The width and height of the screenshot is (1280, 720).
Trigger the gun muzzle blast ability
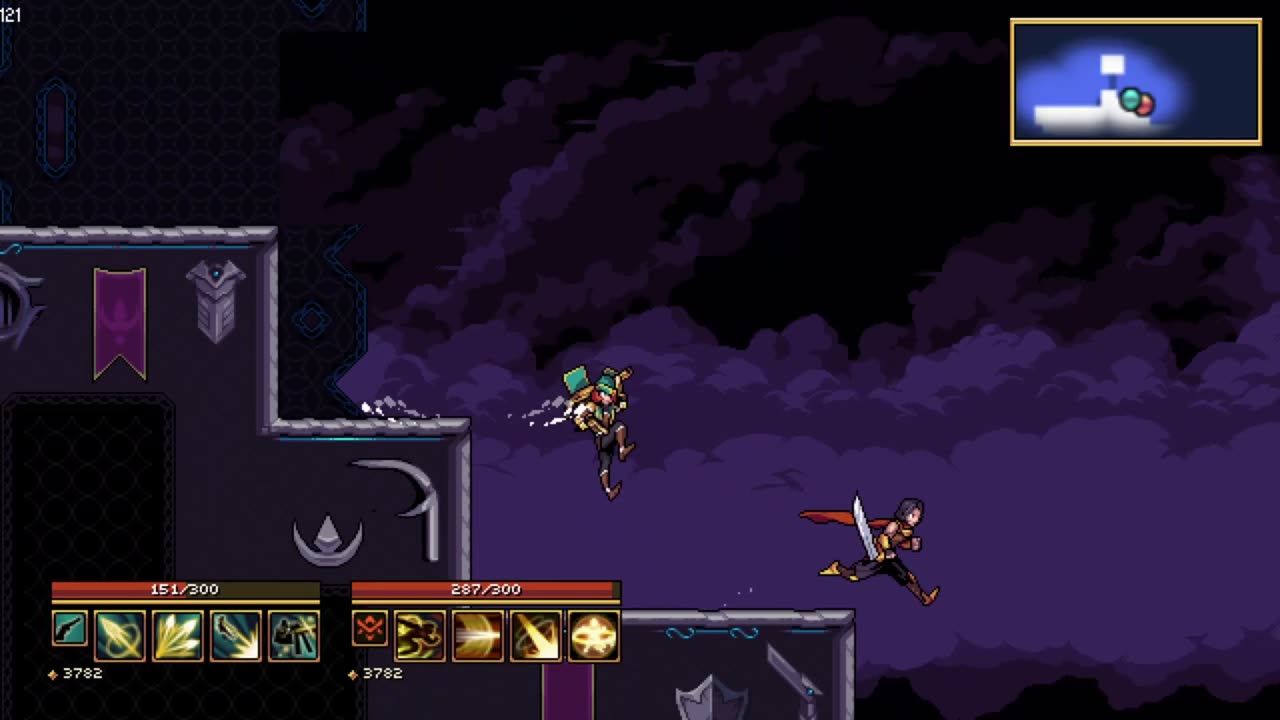[x=236, y=636]
